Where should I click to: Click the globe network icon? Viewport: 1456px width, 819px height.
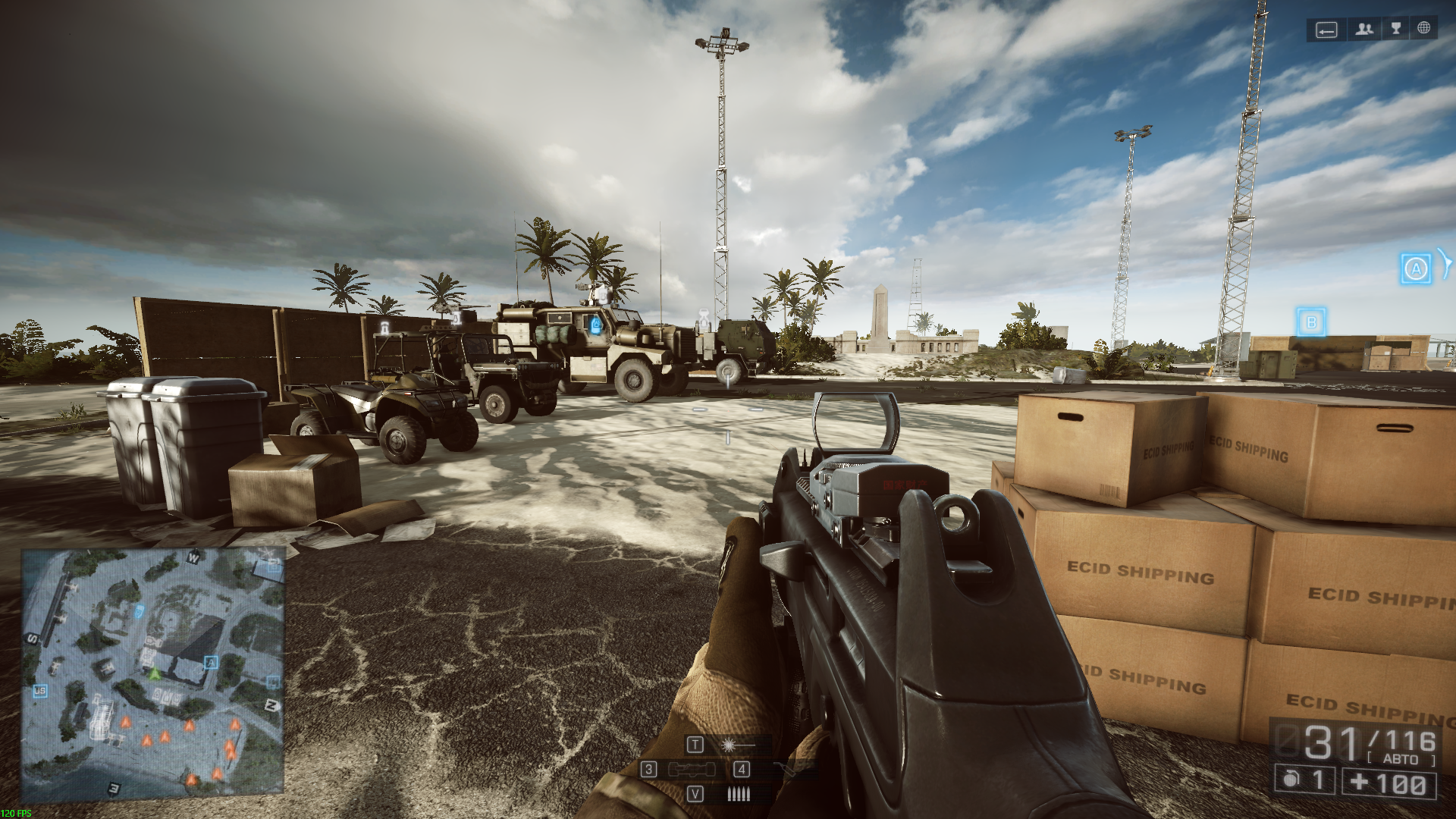1423,28
